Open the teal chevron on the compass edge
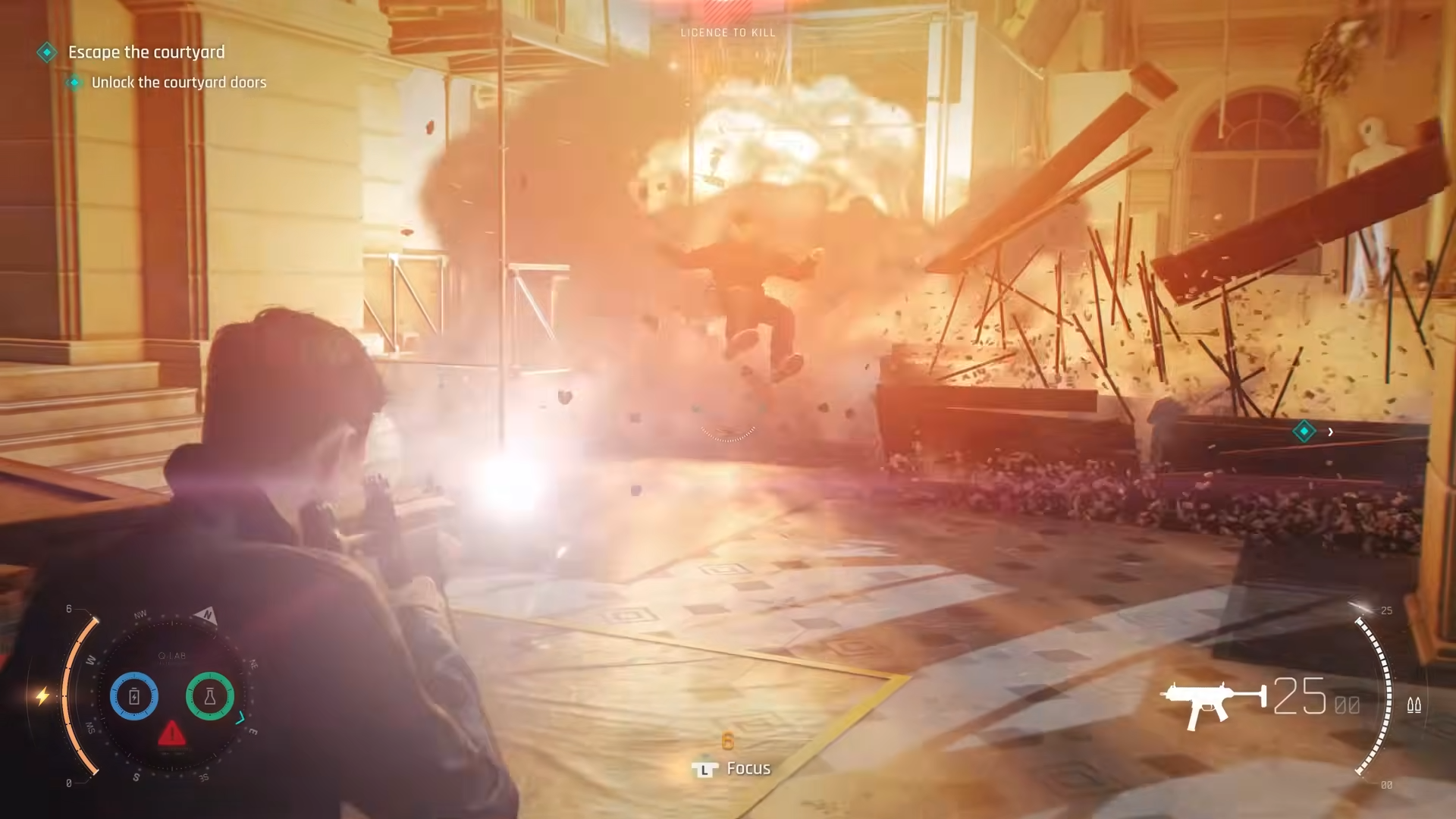The width and height of the screenshot is (1456, 819). tap(239, 718)
